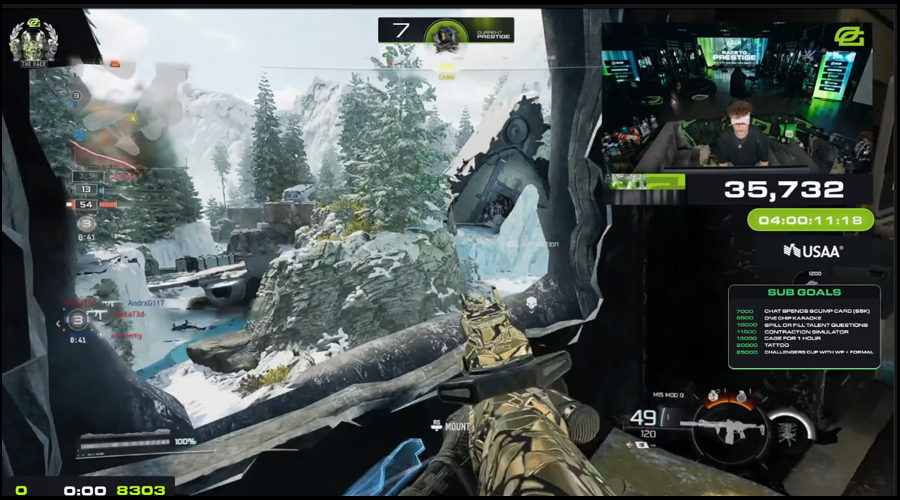Open the Sub Goals panel
The height and width of the screenshot is (500, 900).
click(x=804, y=326)
